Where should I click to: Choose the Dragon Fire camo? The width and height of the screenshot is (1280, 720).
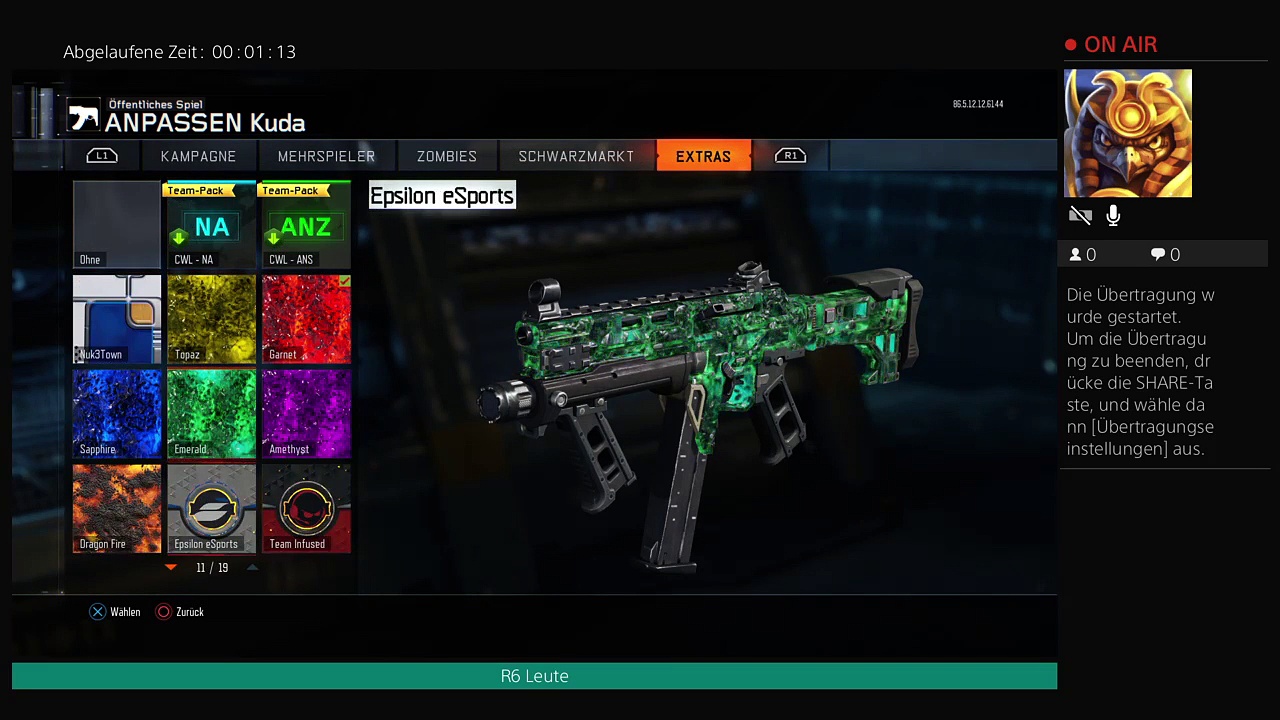[117, 508]
